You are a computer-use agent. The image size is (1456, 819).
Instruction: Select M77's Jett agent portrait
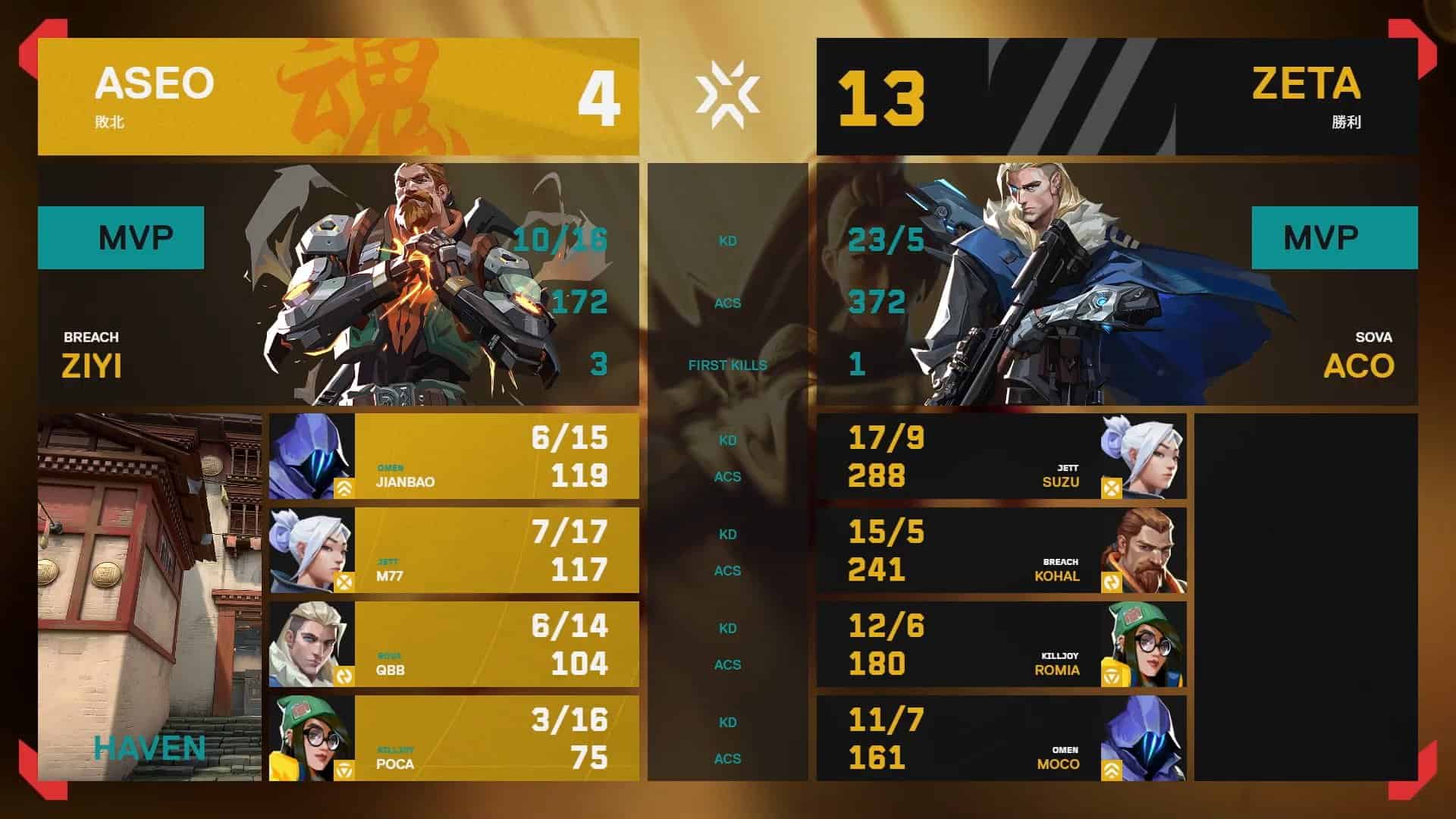[x=311, y=548]
